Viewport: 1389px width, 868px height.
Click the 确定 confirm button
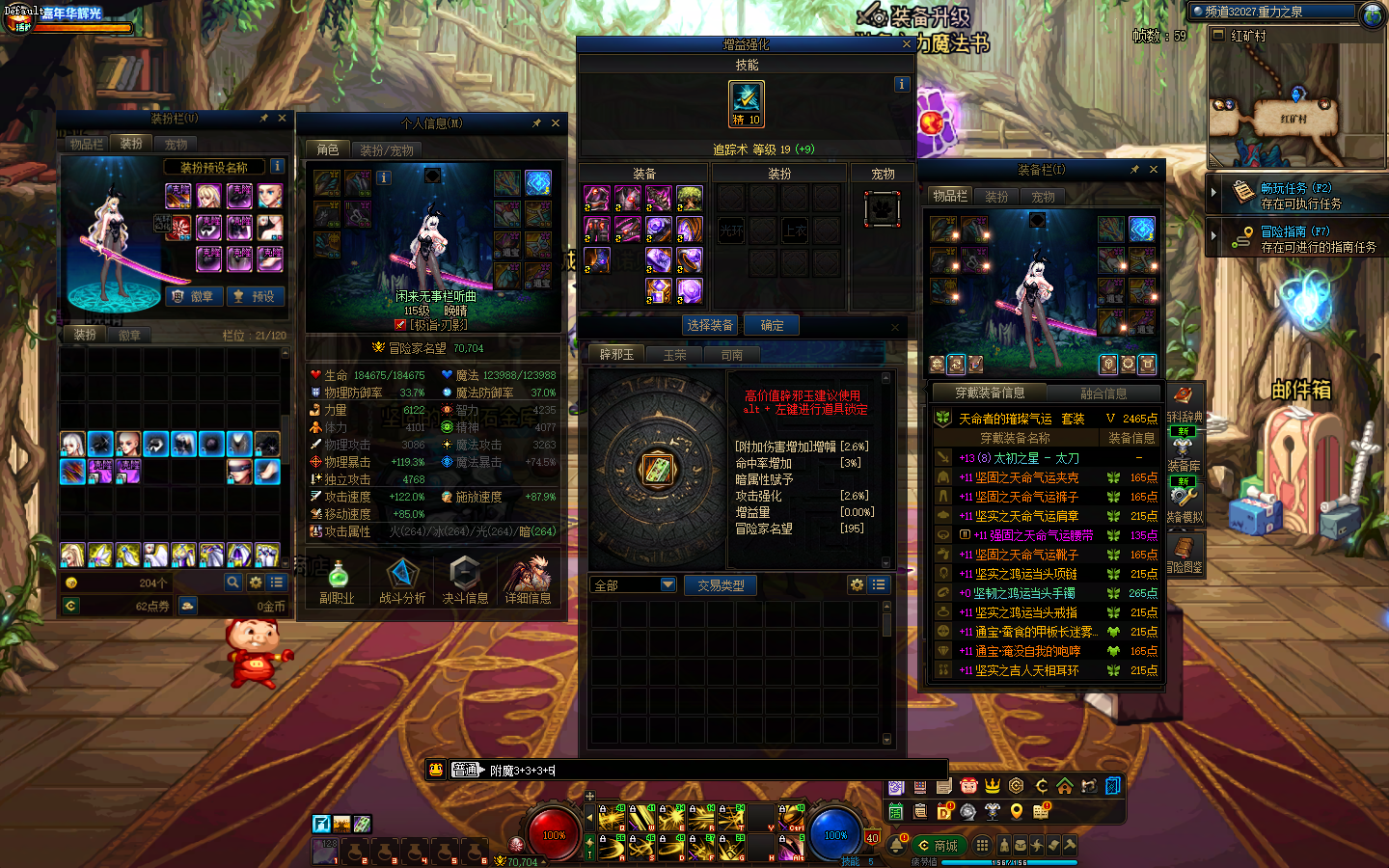(x=772, y=326)
